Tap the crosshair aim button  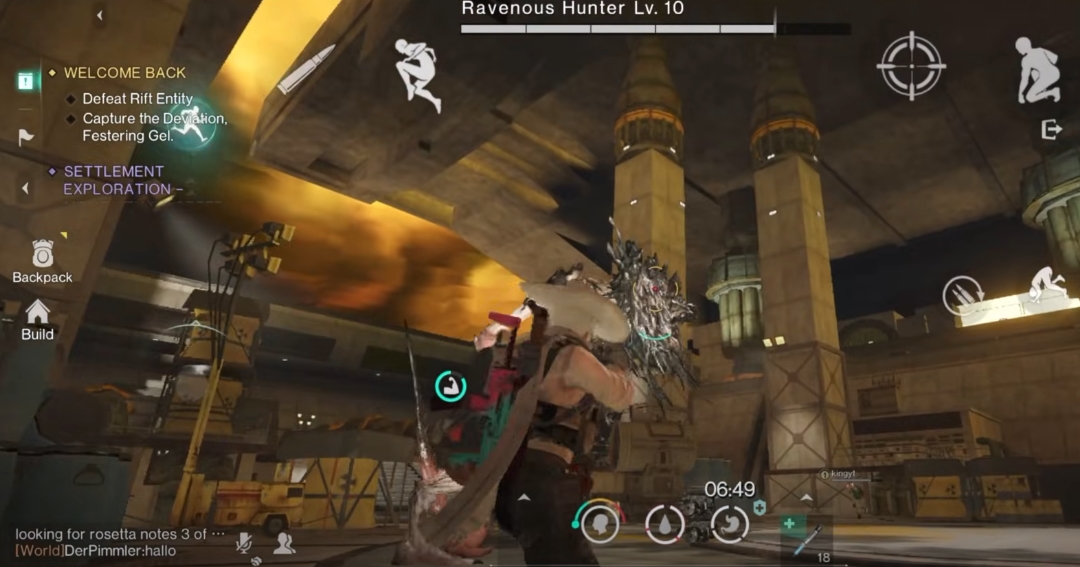910,66
